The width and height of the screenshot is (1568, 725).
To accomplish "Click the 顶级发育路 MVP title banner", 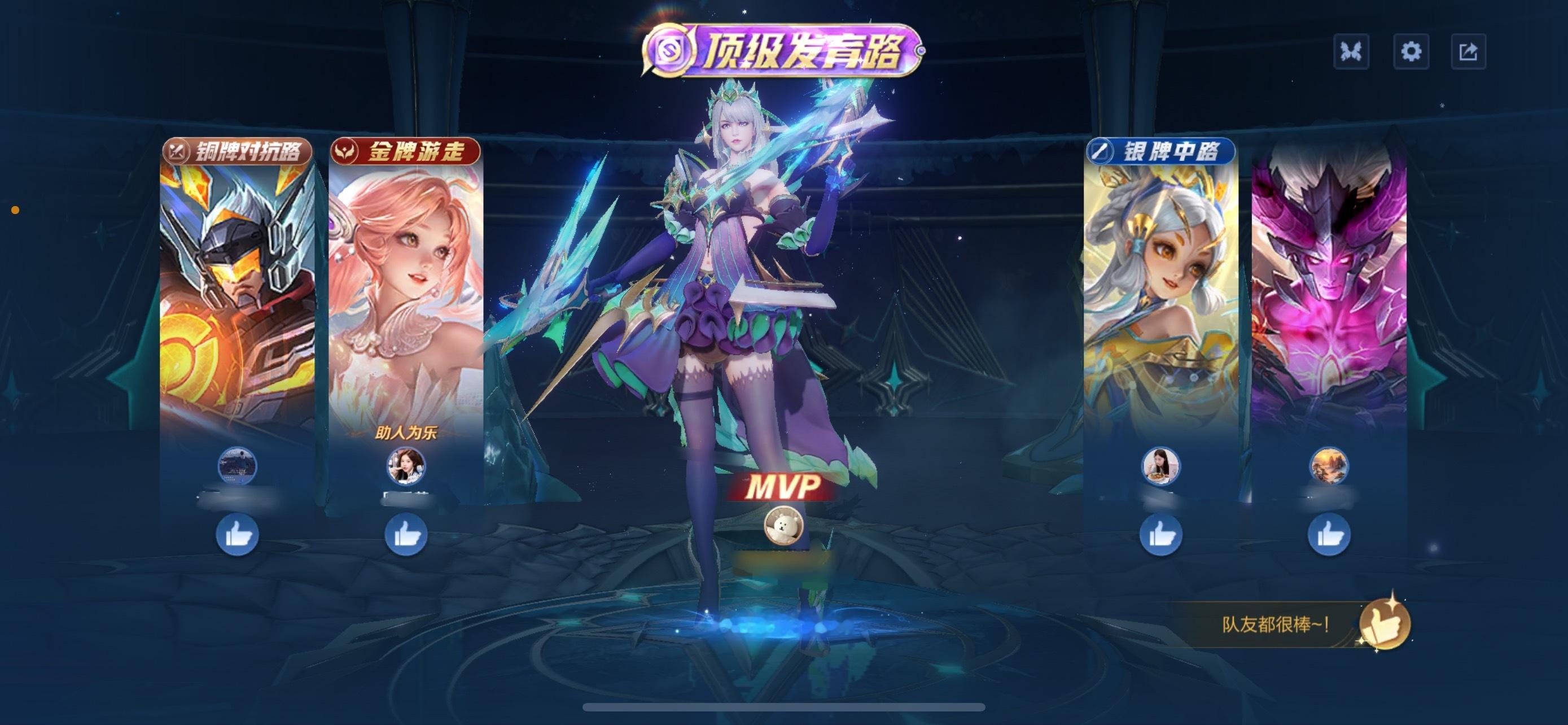I will (784, 49).
